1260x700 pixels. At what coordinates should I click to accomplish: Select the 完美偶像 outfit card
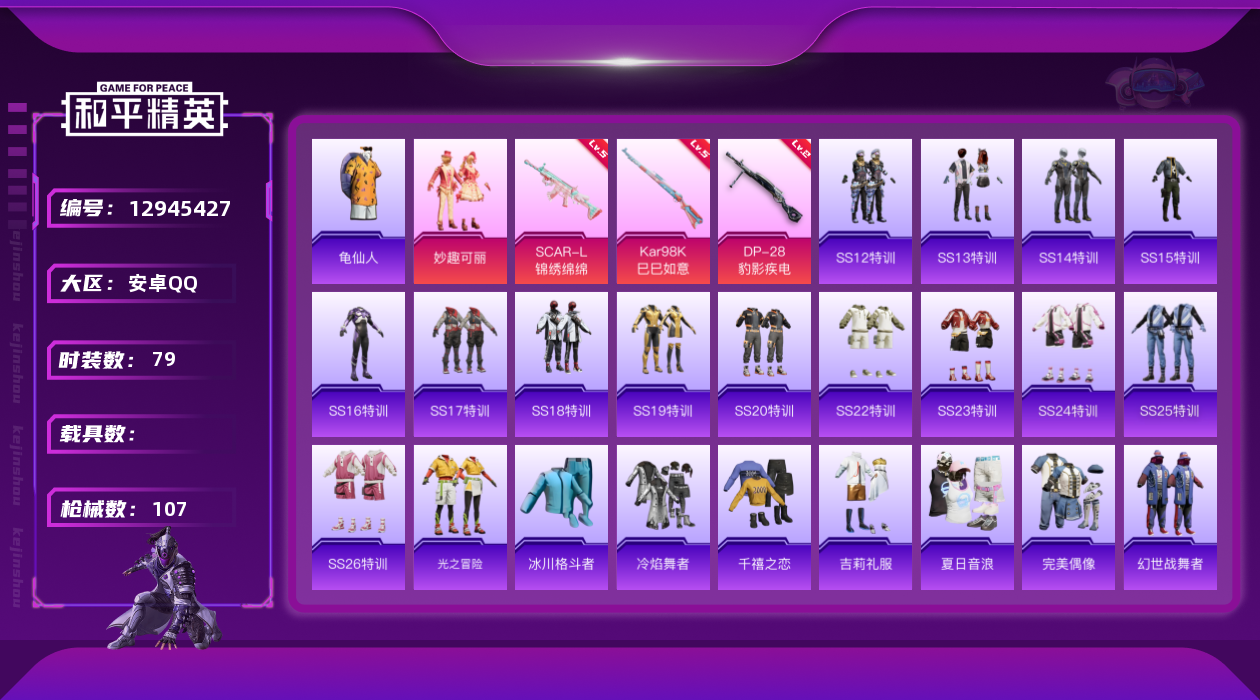pyautogui.click(x=1068, y=517)
